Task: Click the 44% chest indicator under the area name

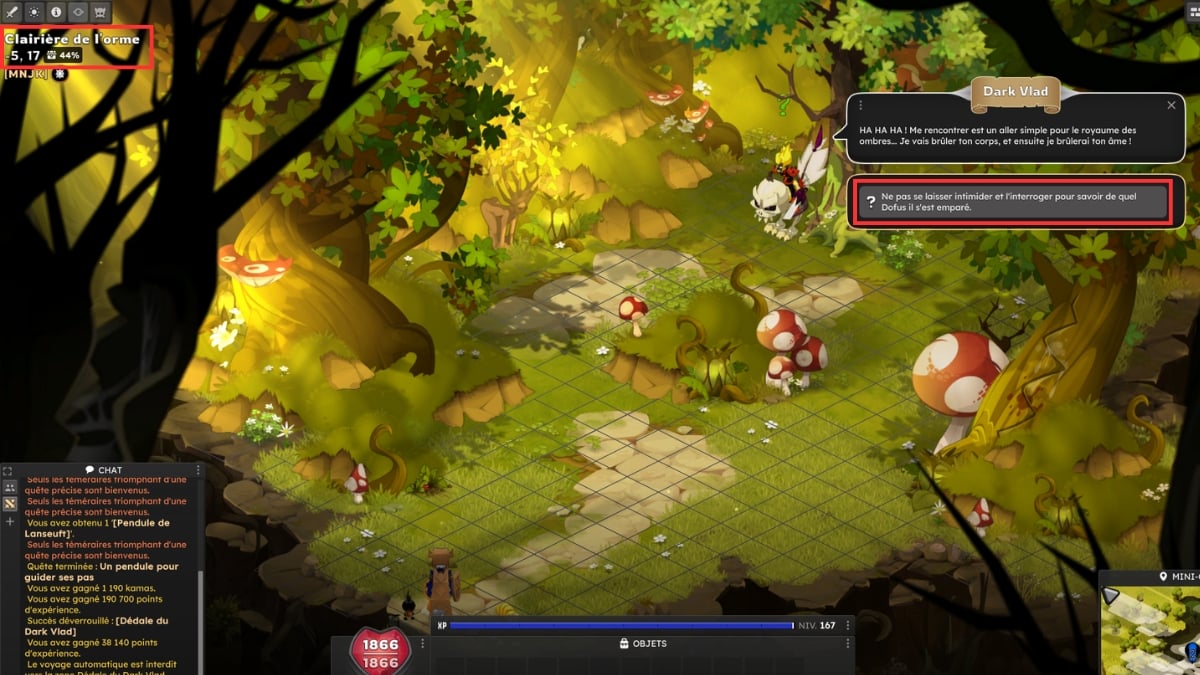Action: pos(63,55)
